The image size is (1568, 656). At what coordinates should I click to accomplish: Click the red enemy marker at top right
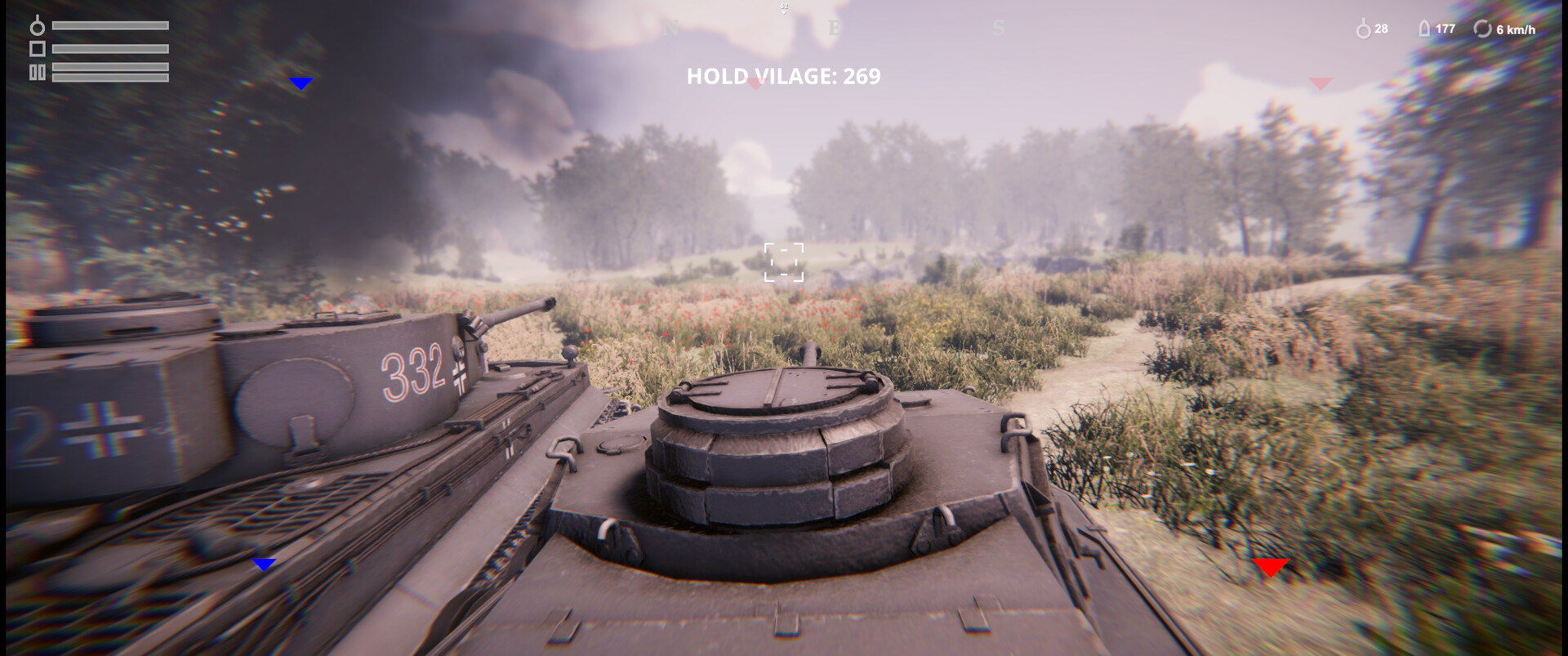(1320, 84)
